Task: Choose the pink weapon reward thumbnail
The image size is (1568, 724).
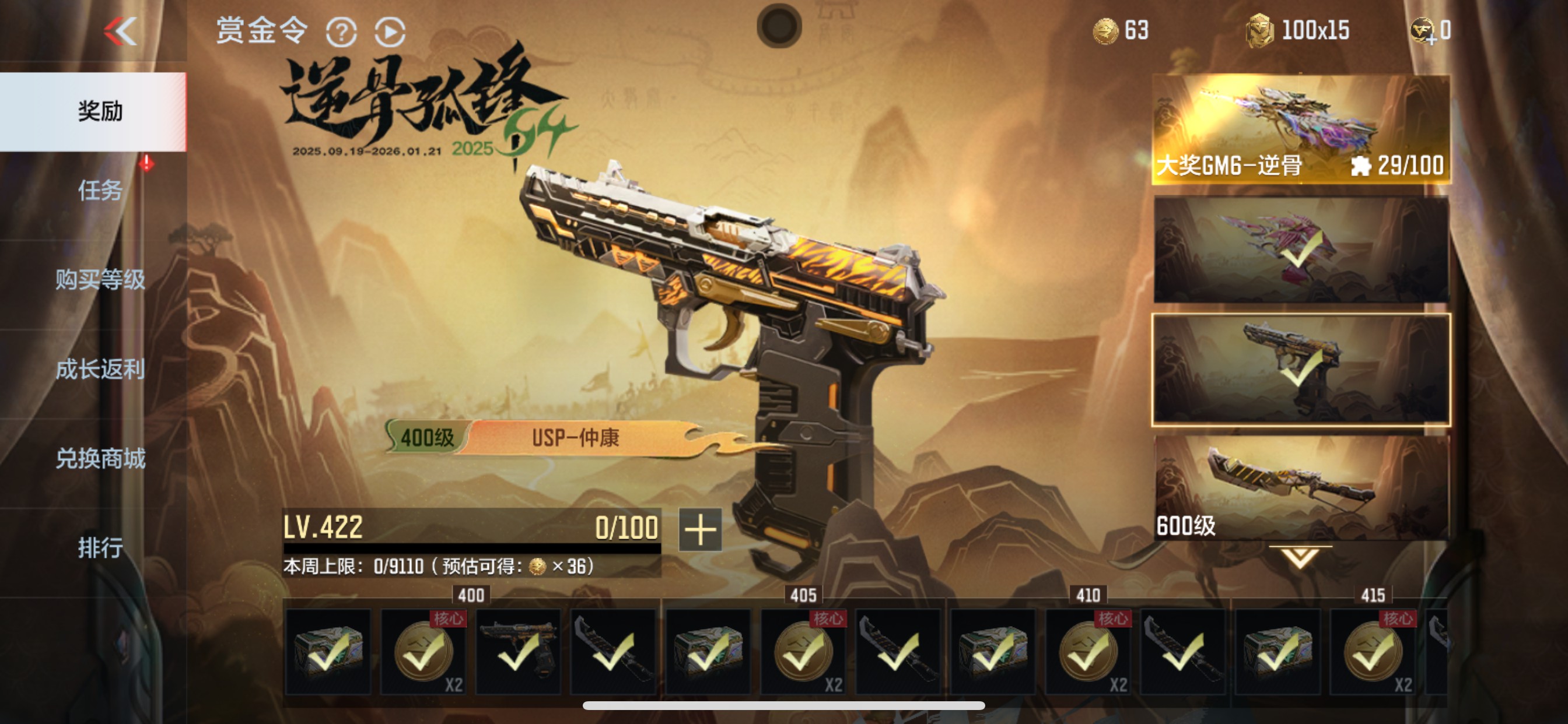Action: [x=1301, y=249]
